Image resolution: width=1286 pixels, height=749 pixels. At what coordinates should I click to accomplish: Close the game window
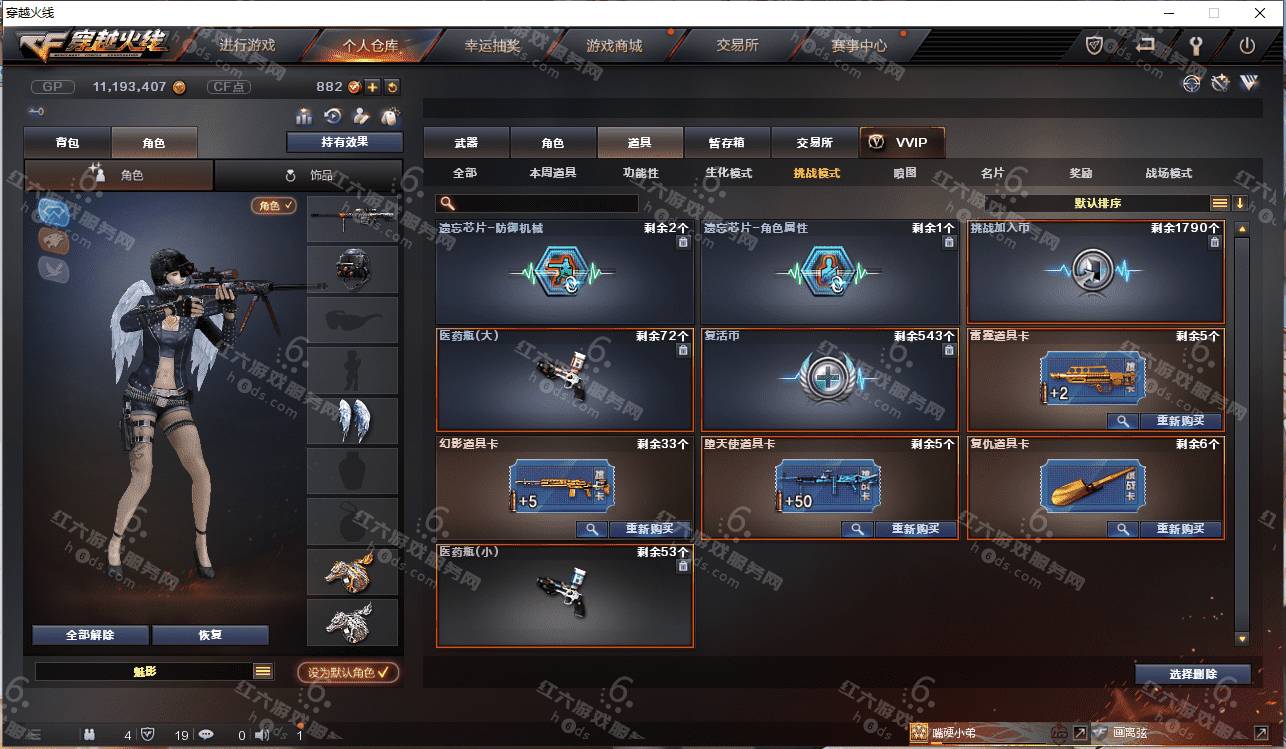[x=1260, y=13]
